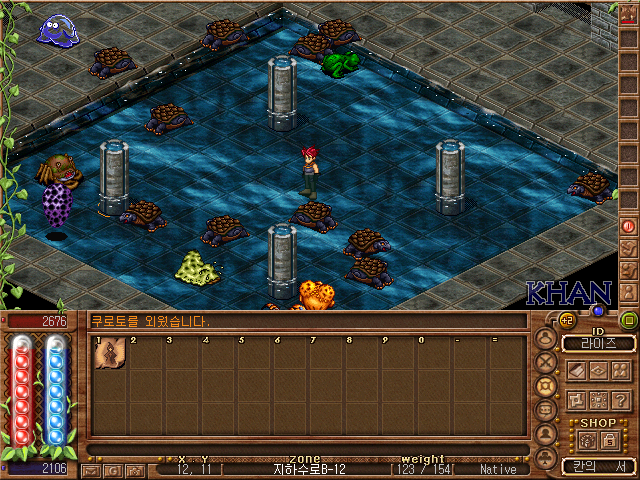Open the crossed swords round menu button
The width and height of the screenshot is (640, 480).
coord(546,361)
